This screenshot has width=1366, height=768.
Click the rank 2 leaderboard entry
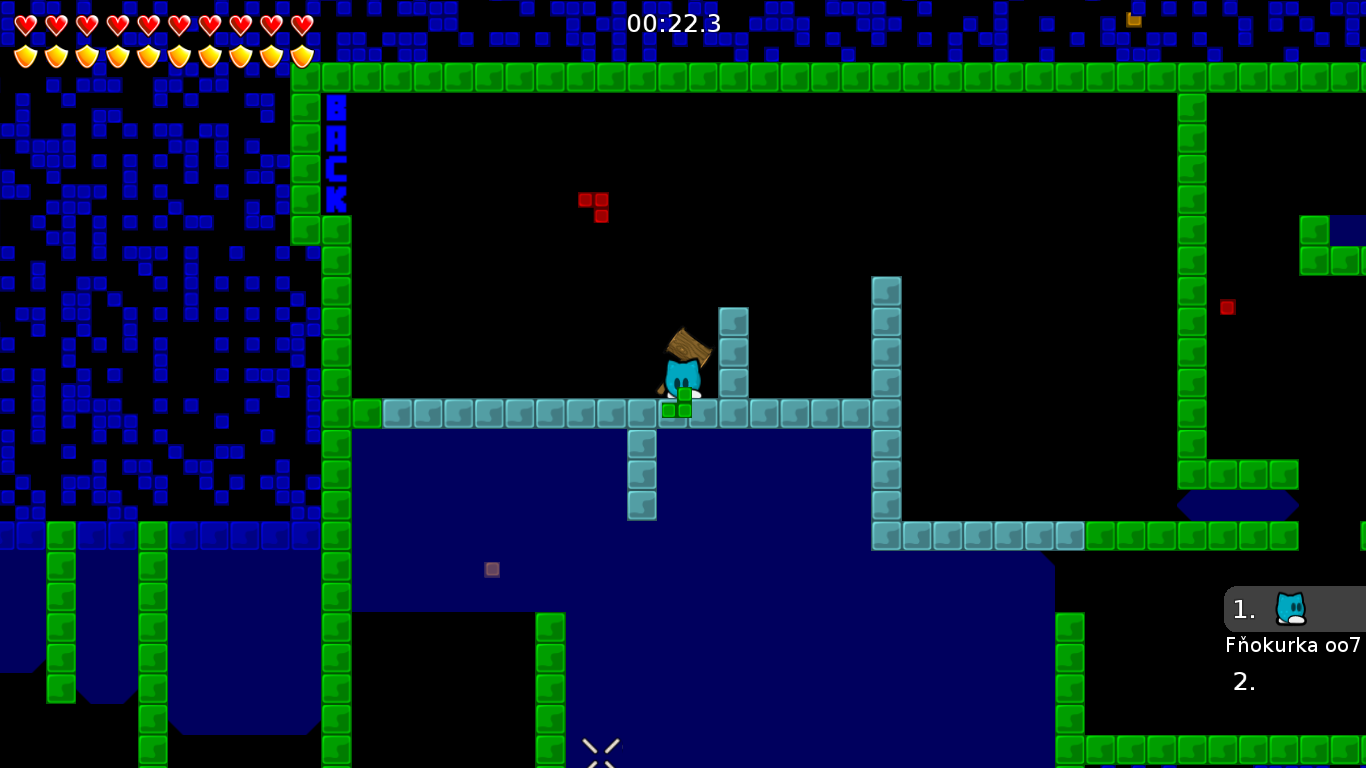[1244, 682]
